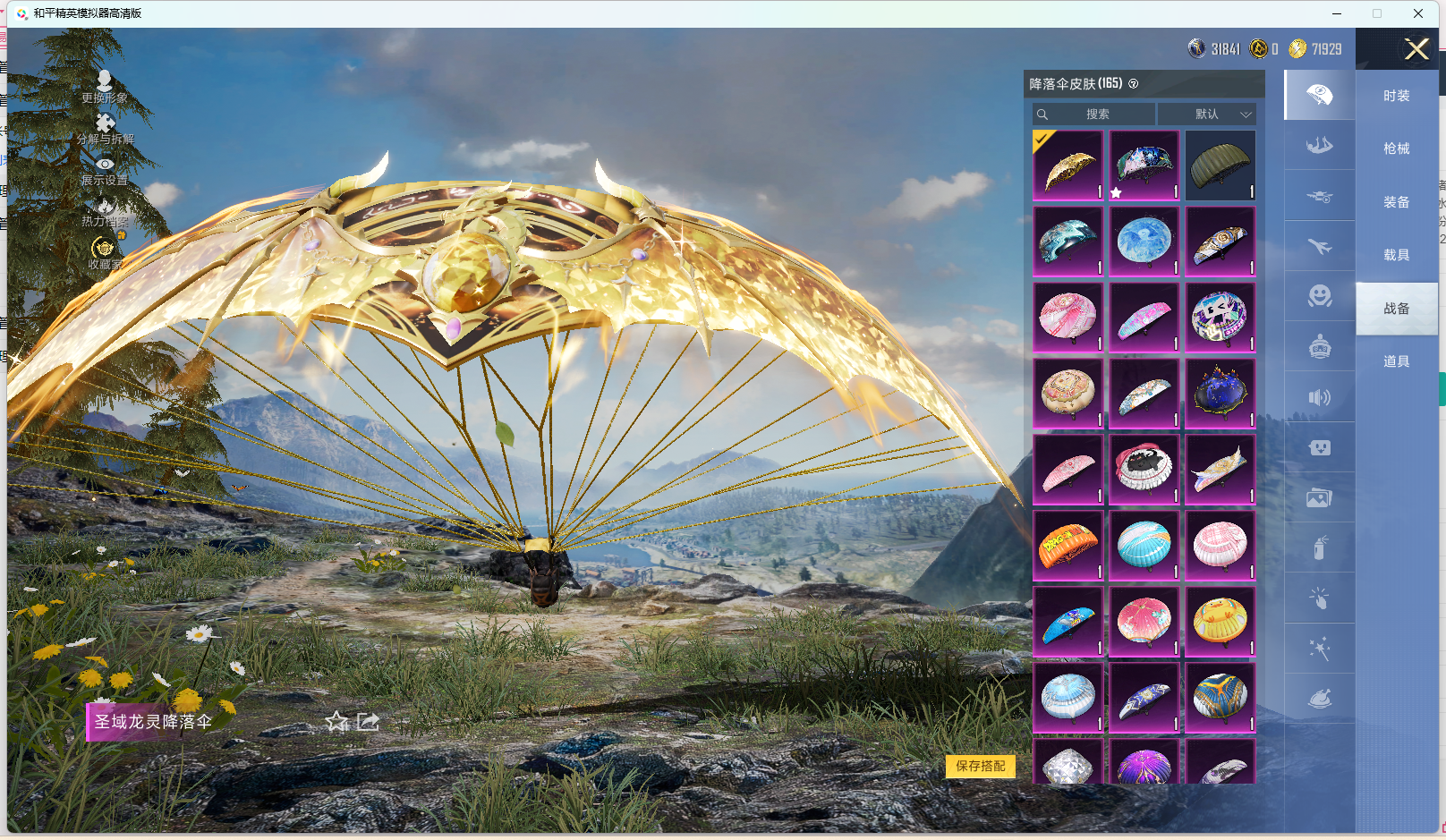This screenshot has height=840, width=1446.
Task: Share the parachute using the arrow icon
Action: coord(369,722)
